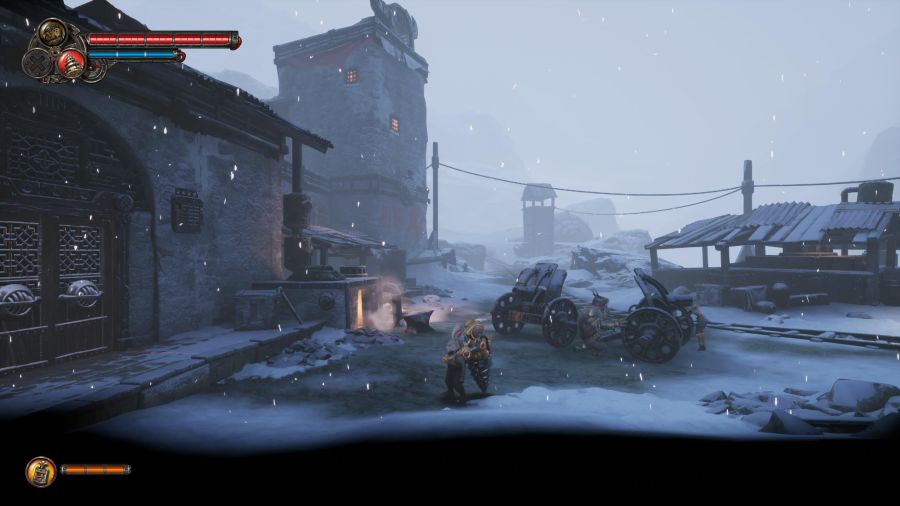Select the golden fist weapon icon

tap(50, 36)
